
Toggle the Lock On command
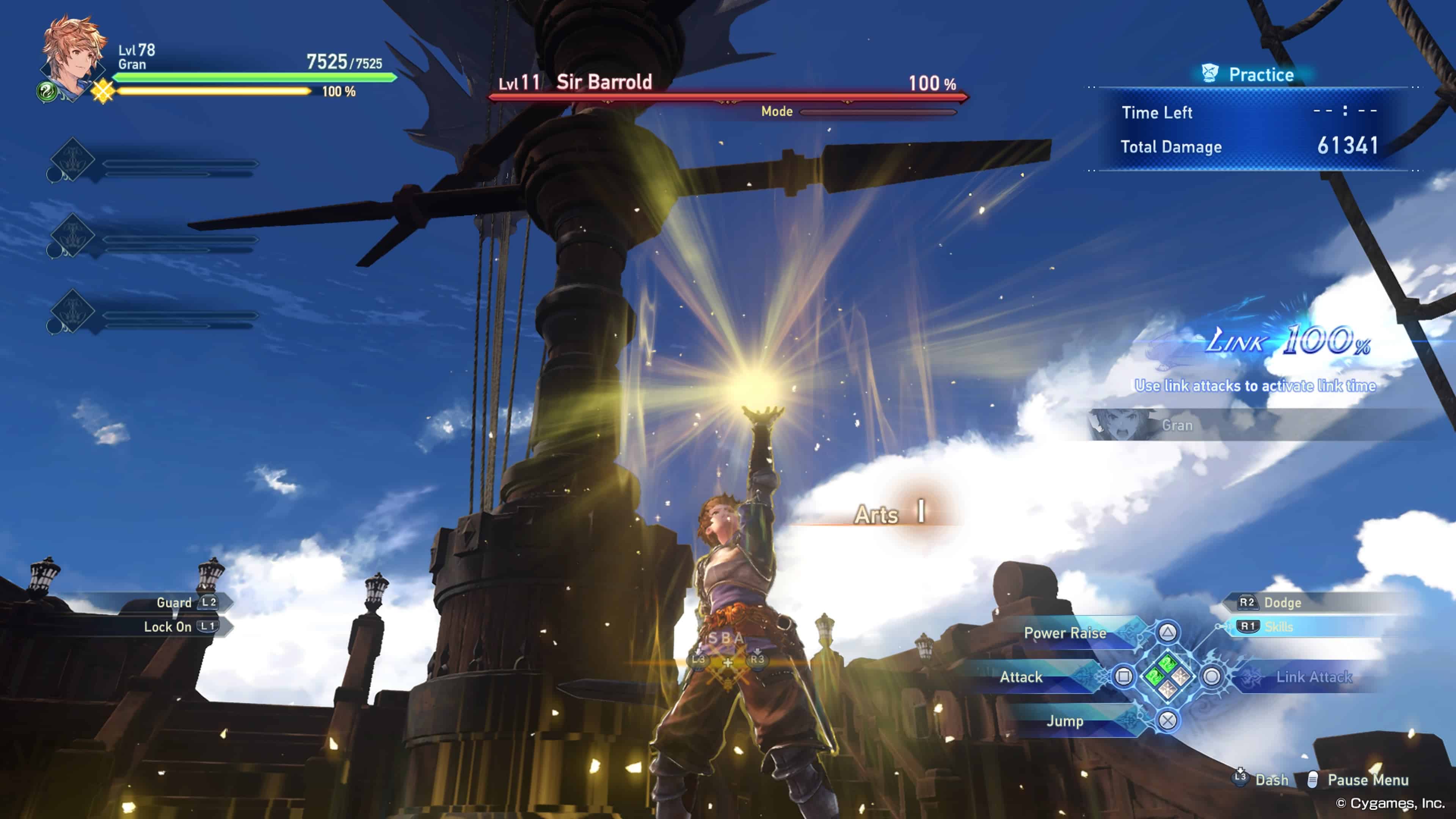click(167, 627)
